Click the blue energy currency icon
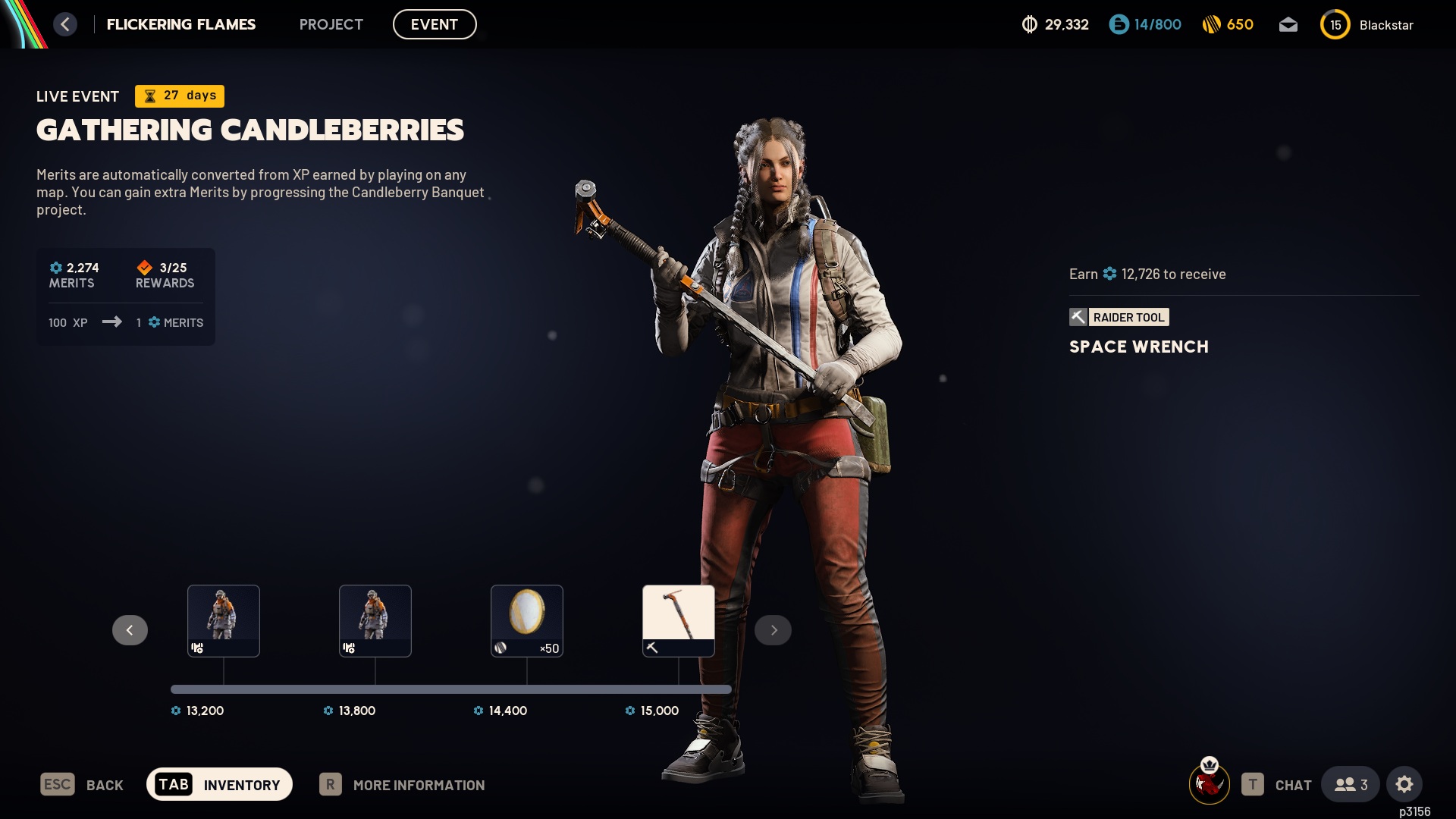Image resolution: width=1456 pixels, height=819 pixels. tap(1118, 24)
